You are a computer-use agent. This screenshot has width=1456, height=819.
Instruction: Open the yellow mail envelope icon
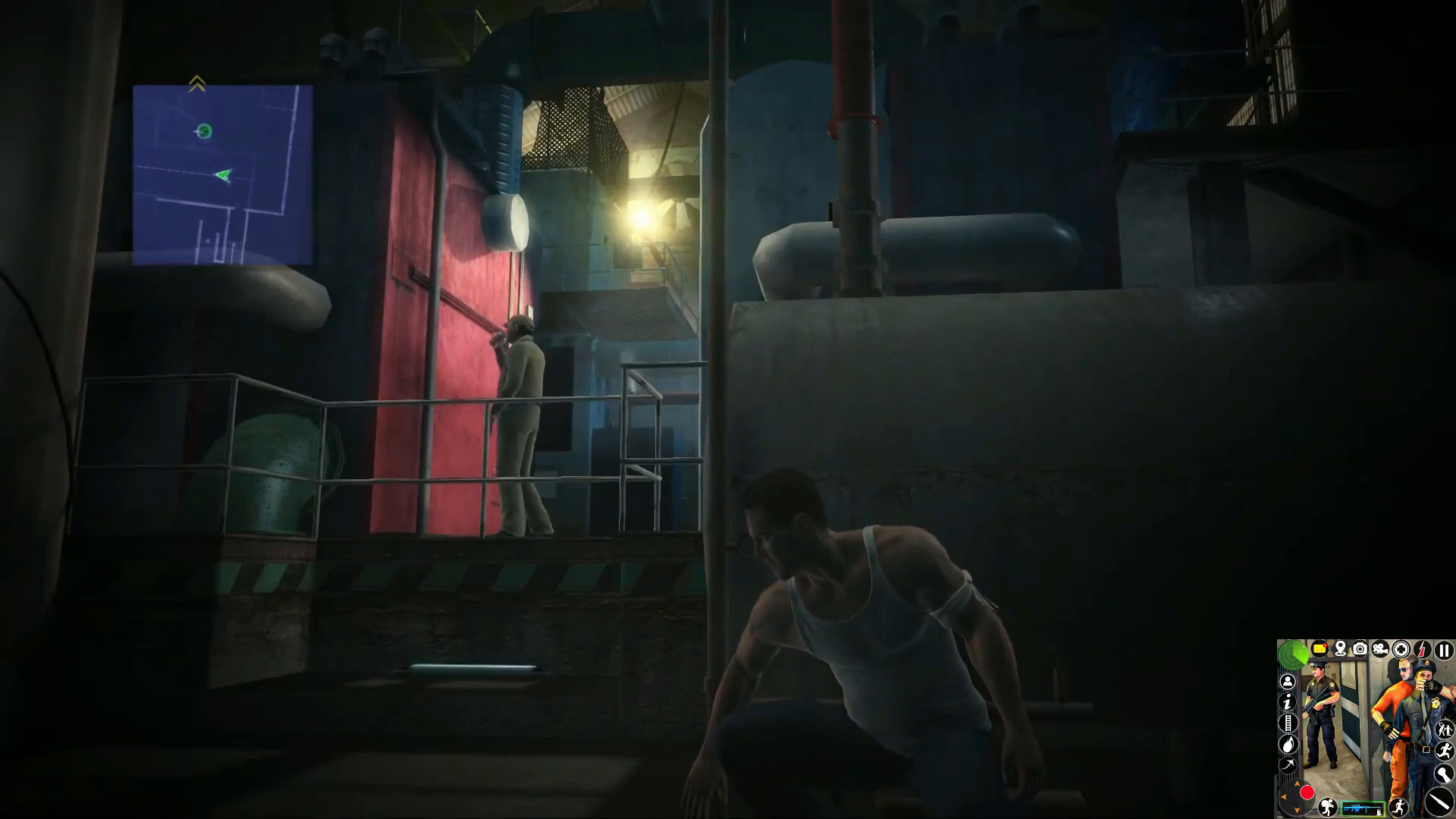click(x=1319, y=649)
